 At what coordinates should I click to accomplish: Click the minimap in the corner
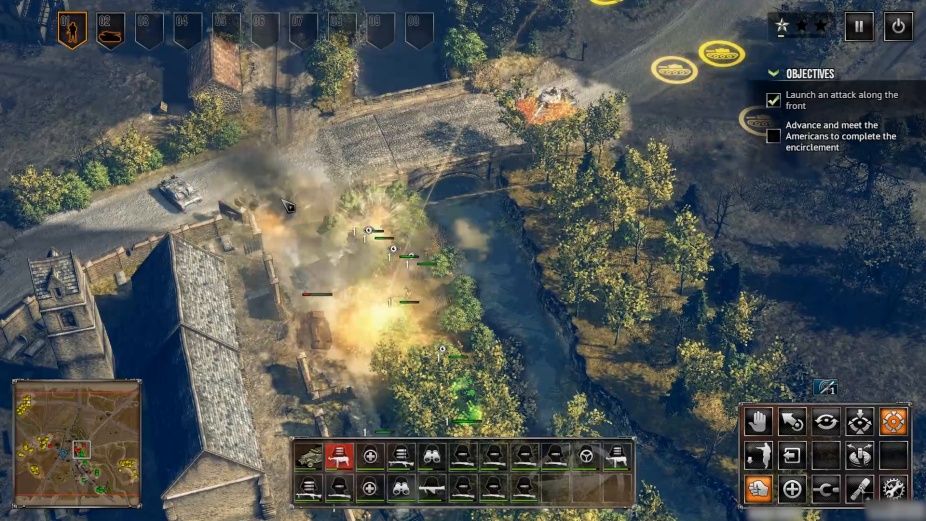point(76,442)
